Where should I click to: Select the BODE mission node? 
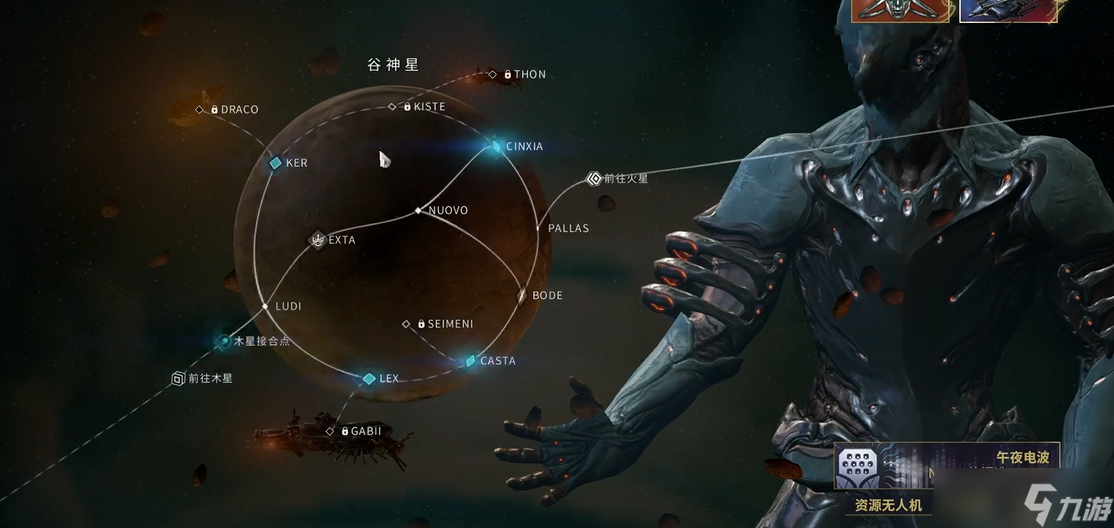tap(522, 296)
